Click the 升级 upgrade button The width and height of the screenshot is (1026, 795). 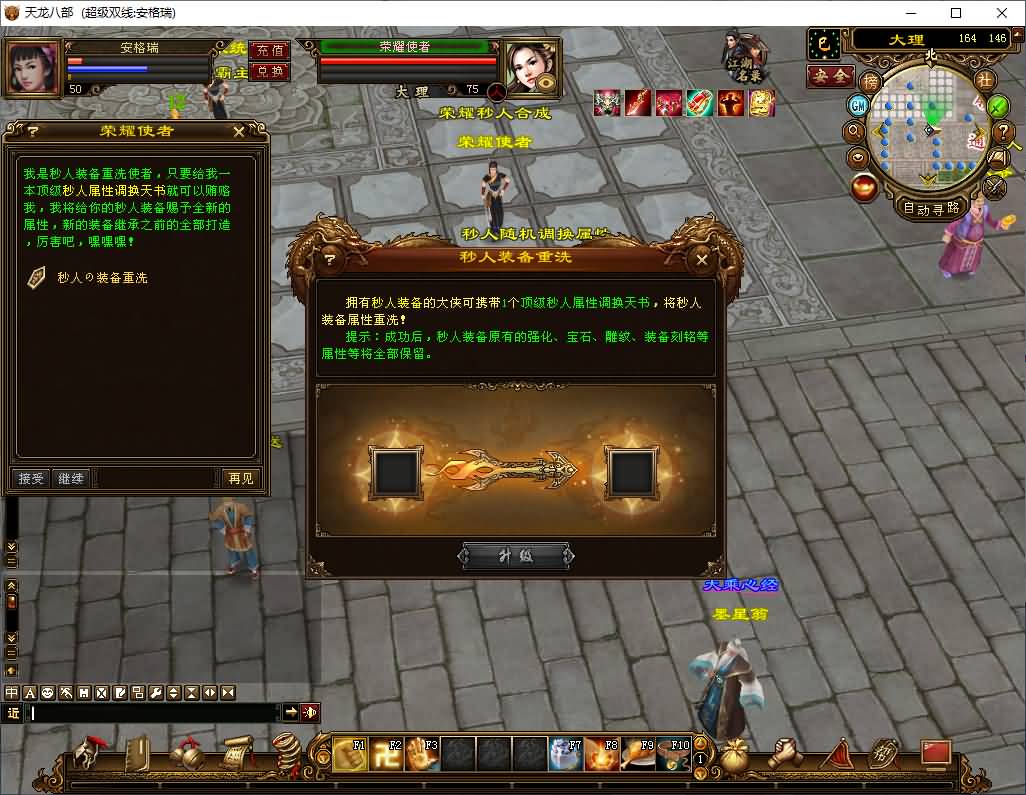(516, 556)
